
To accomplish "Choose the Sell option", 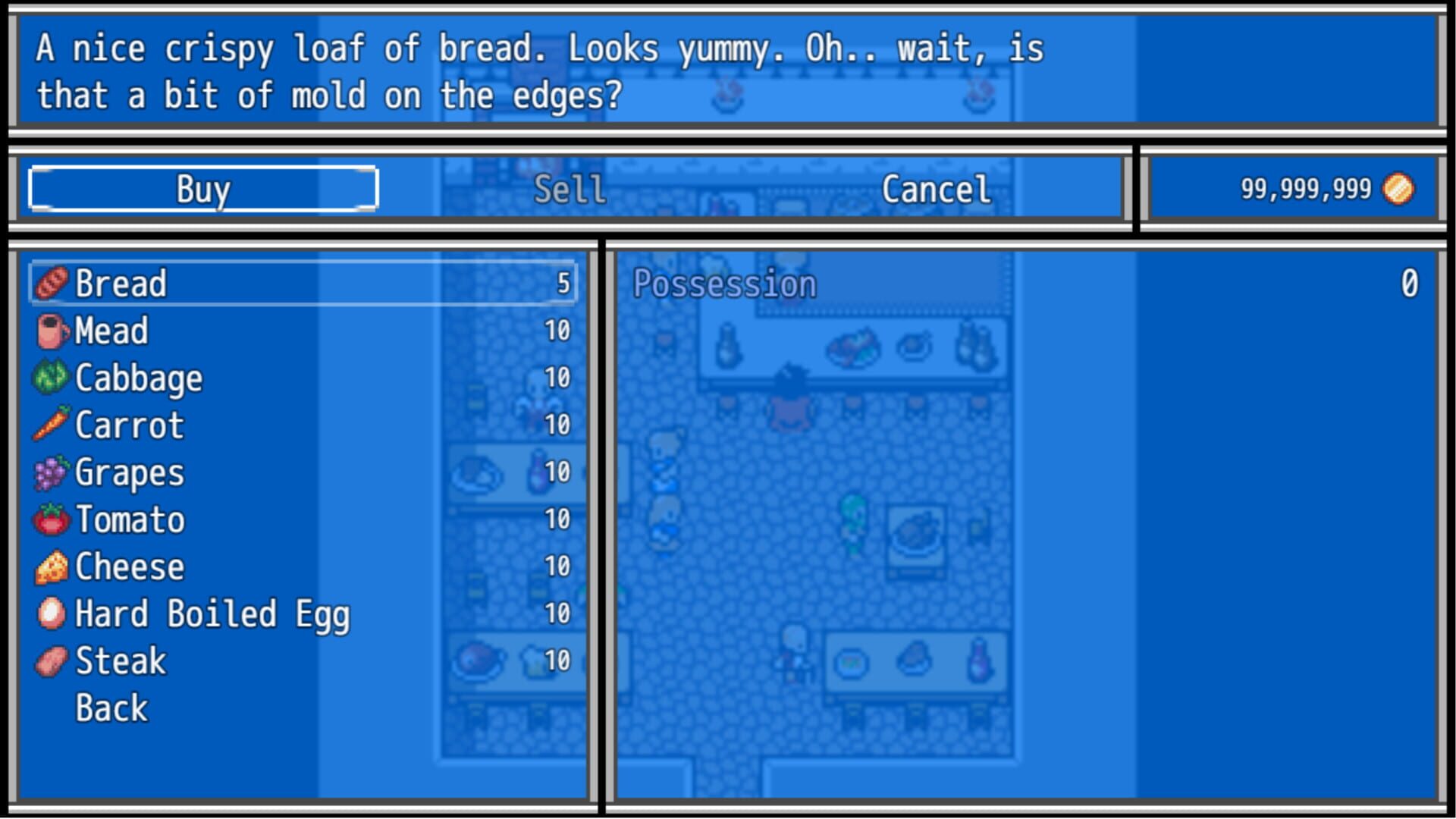I will [x=570, y=189].
